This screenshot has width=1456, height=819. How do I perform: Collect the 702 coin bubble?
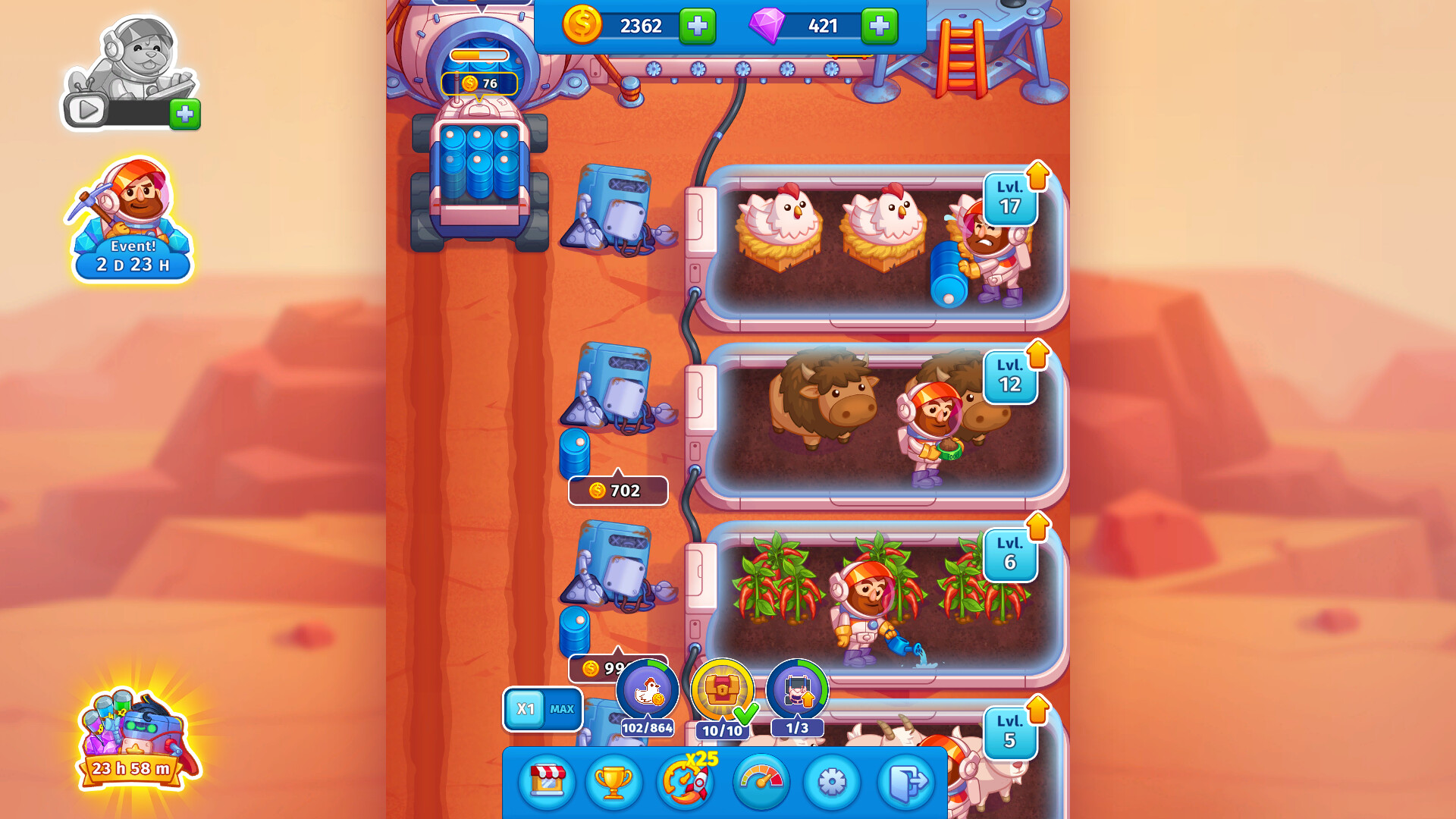click(617, 491)
